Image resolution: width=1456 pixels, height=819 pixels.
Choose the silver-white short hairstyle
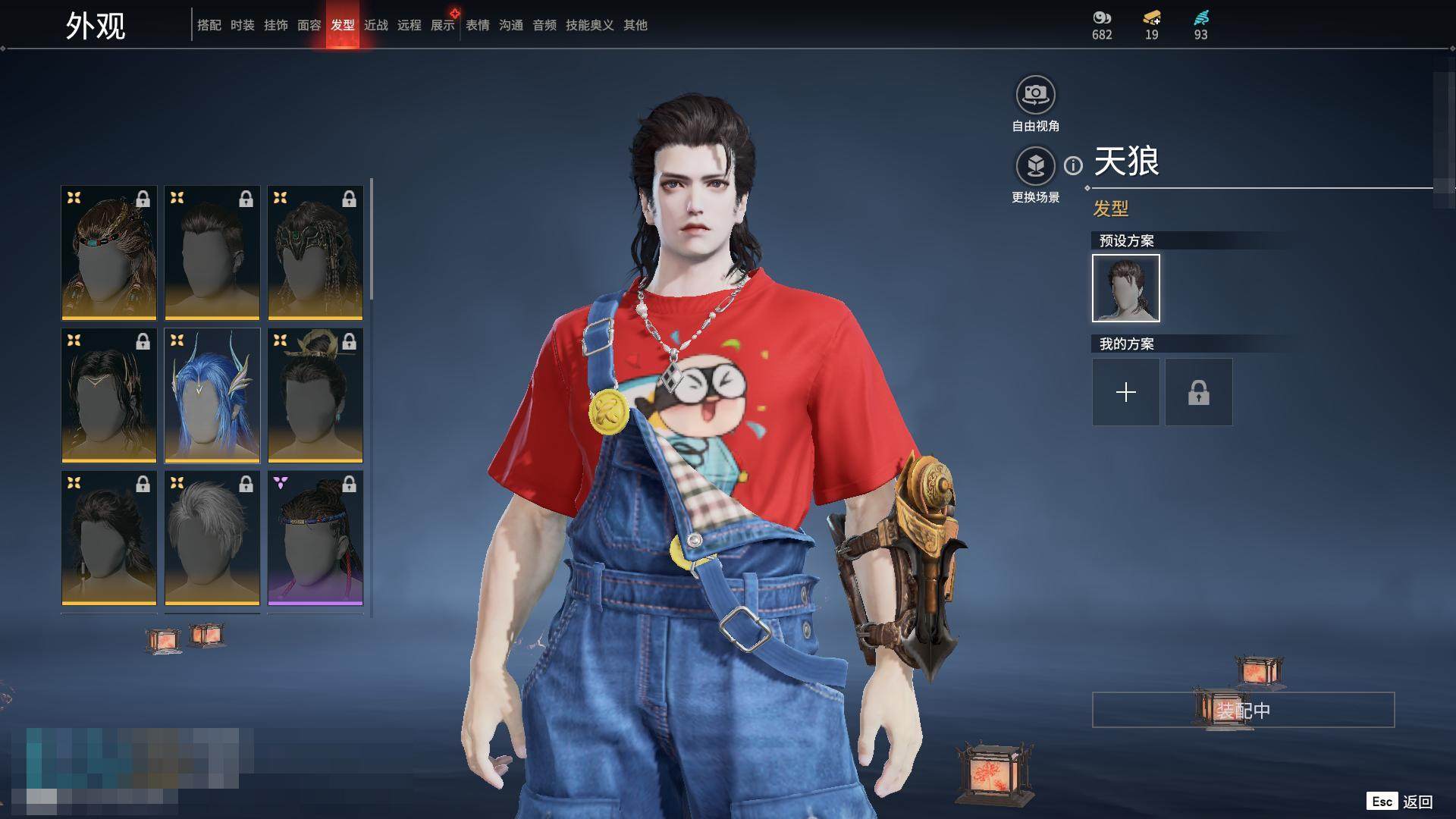[x=212, y=538]
